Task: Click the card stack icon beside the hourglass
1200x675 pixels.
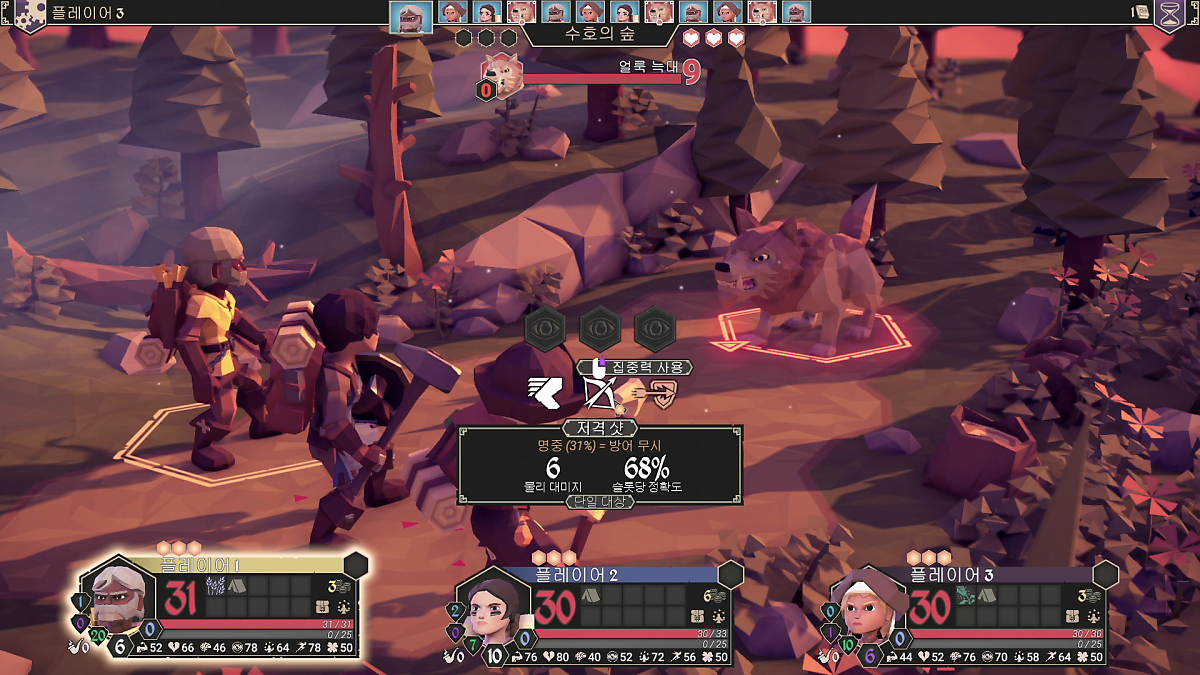Action: [x=1139, y=12]
